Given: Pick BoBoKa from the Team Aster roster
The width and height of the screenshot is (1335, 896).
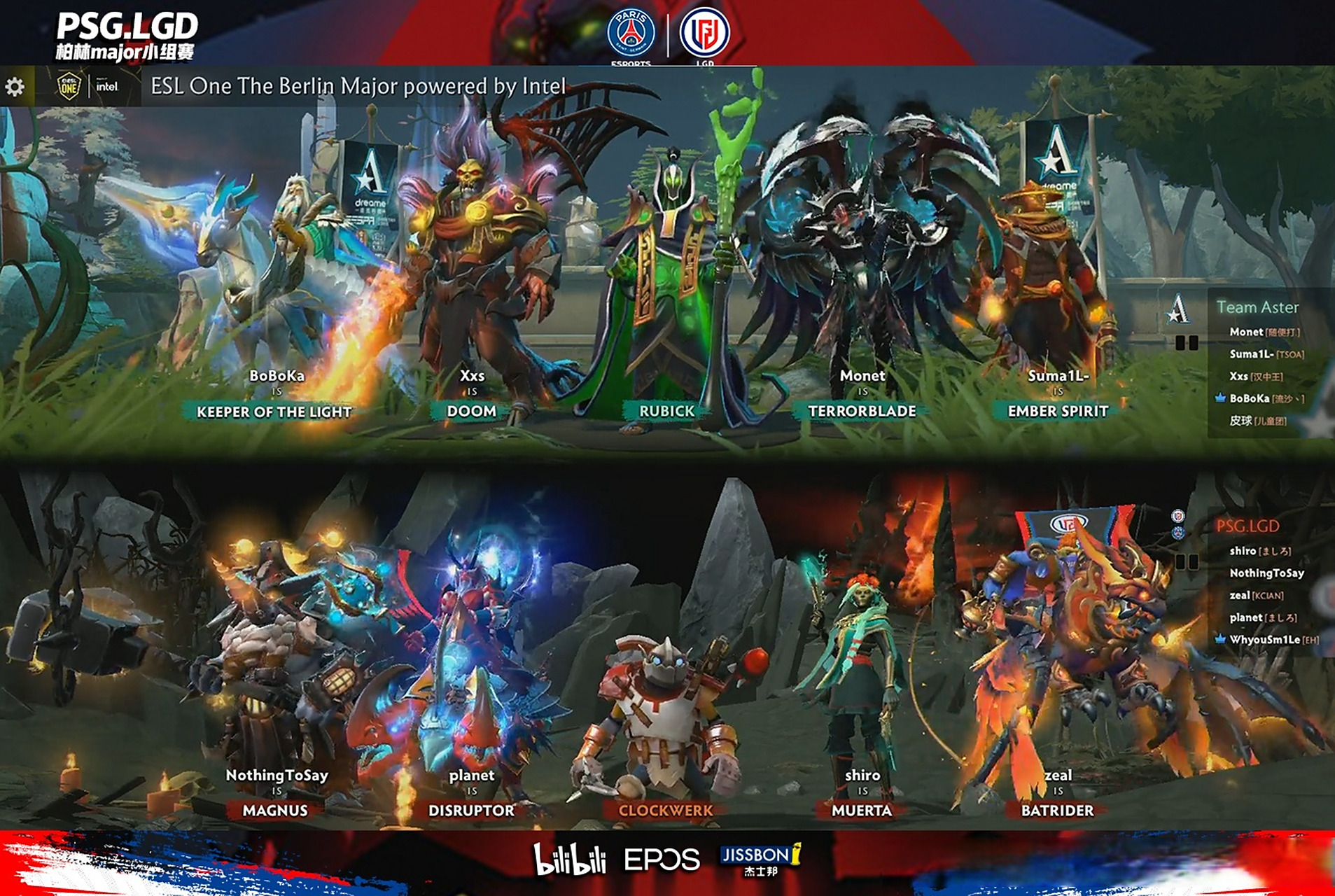Looking at the screenshot, I should [1249, 398].
